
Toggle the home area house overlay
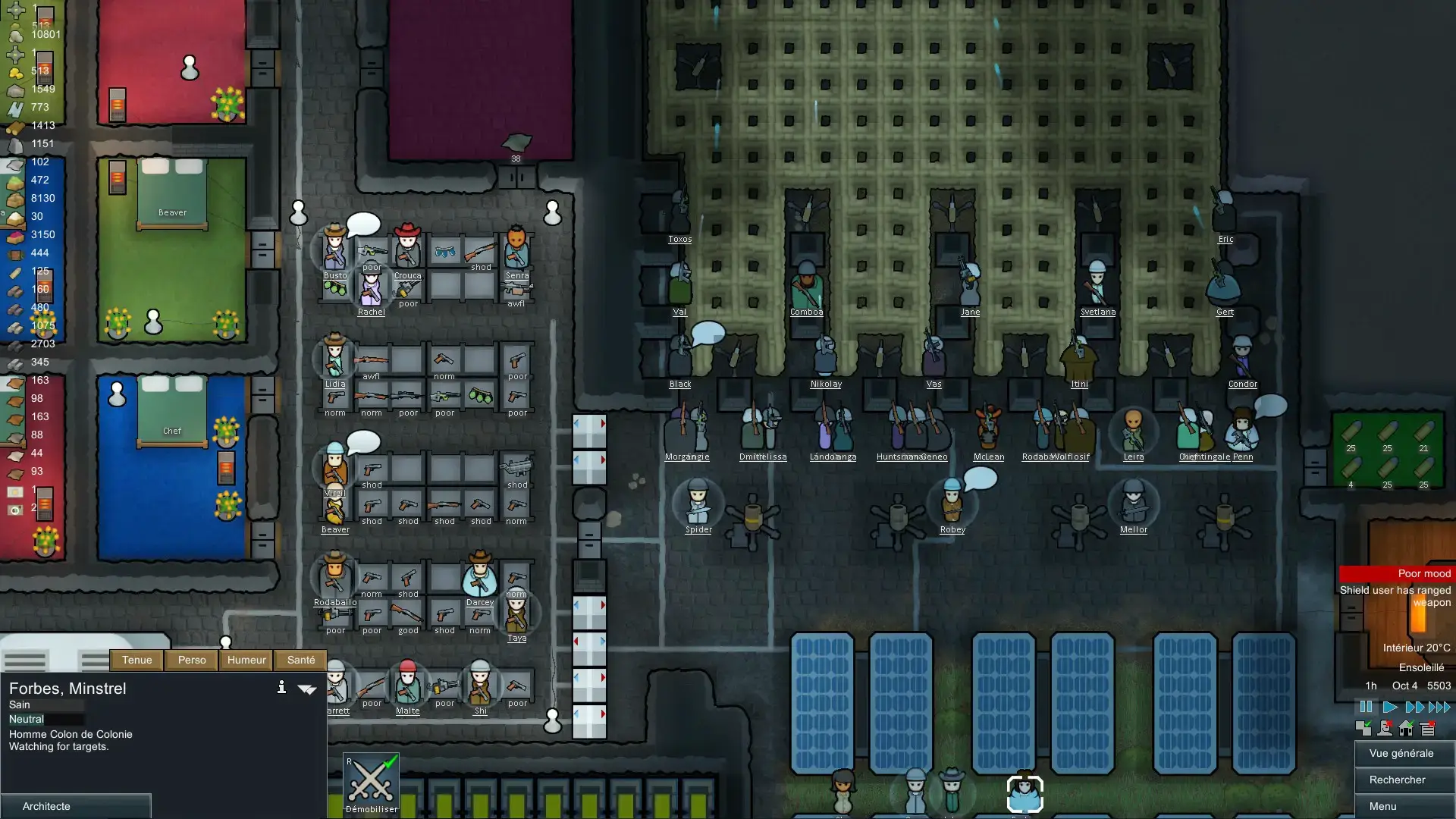click(x=1407, y=728)
